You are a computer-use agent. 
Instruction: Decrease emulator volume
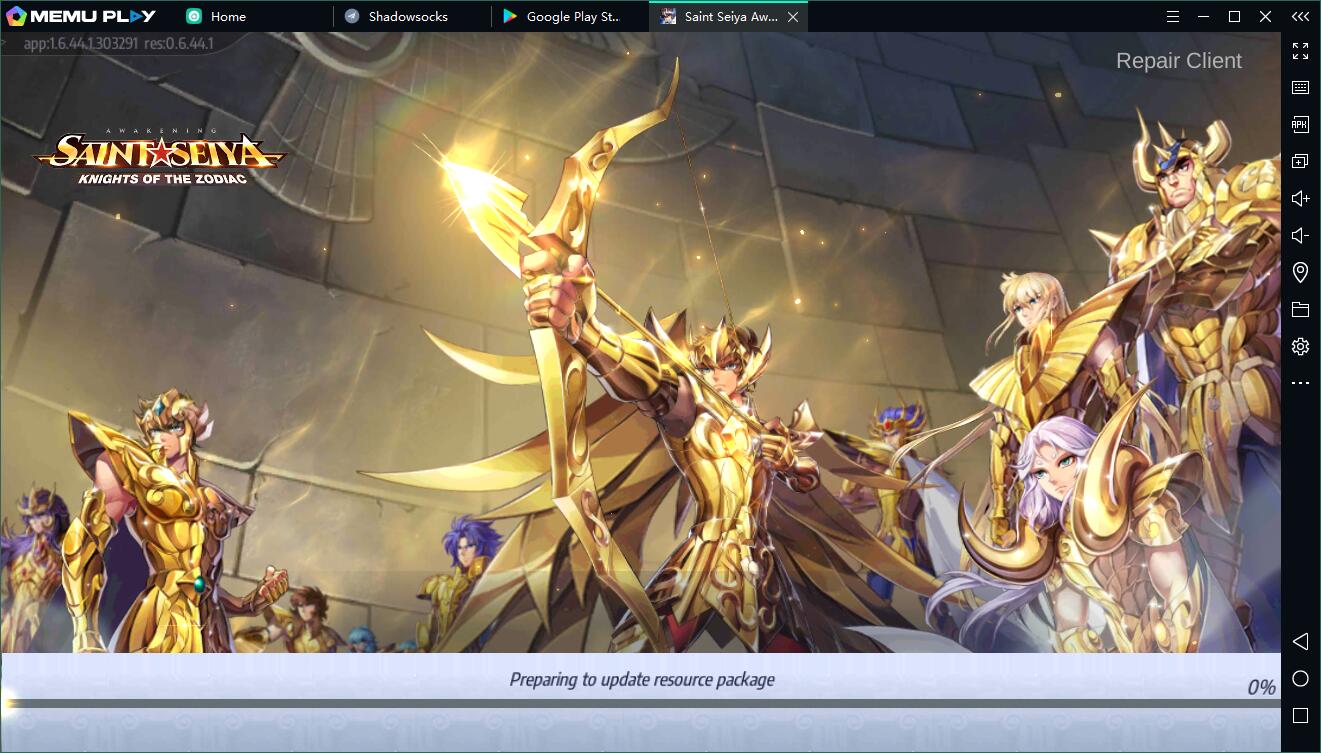1300,235
